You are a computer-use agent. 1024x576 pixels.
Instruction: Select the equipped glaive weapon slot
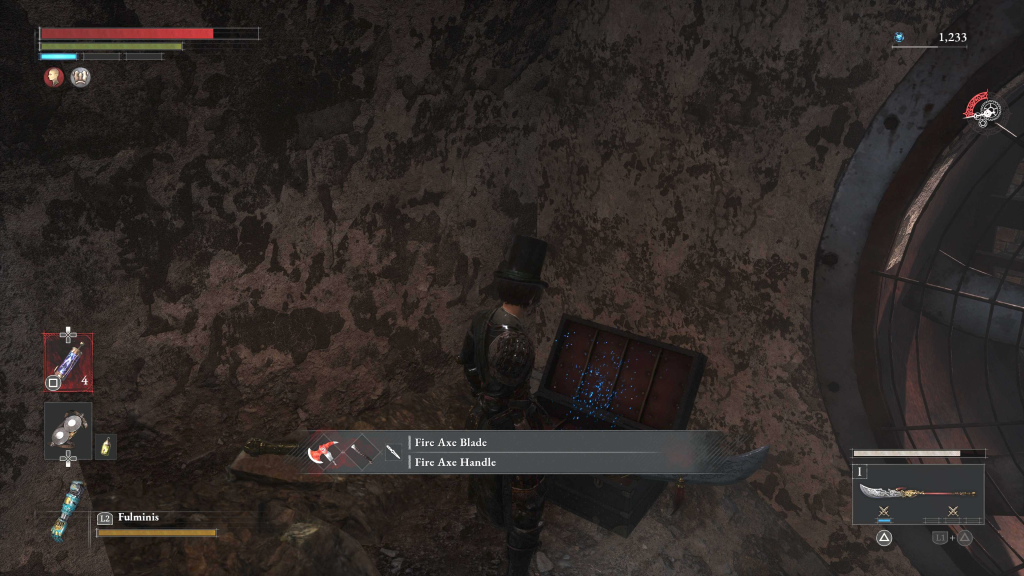pyautogui.click(x=917, y=494)
